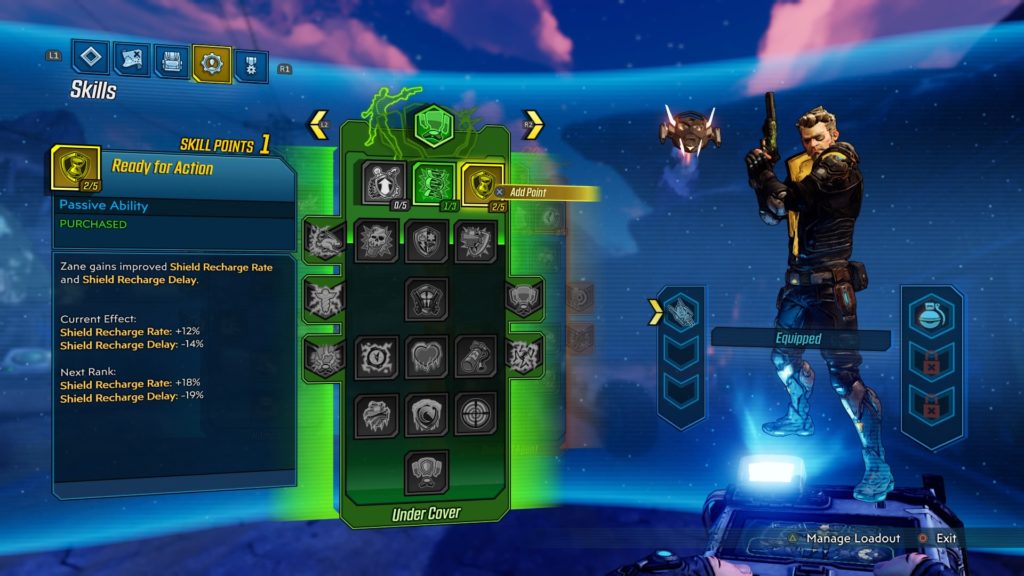
Task: Switch to the next skill tree arrow
Action: click(534, 125)
